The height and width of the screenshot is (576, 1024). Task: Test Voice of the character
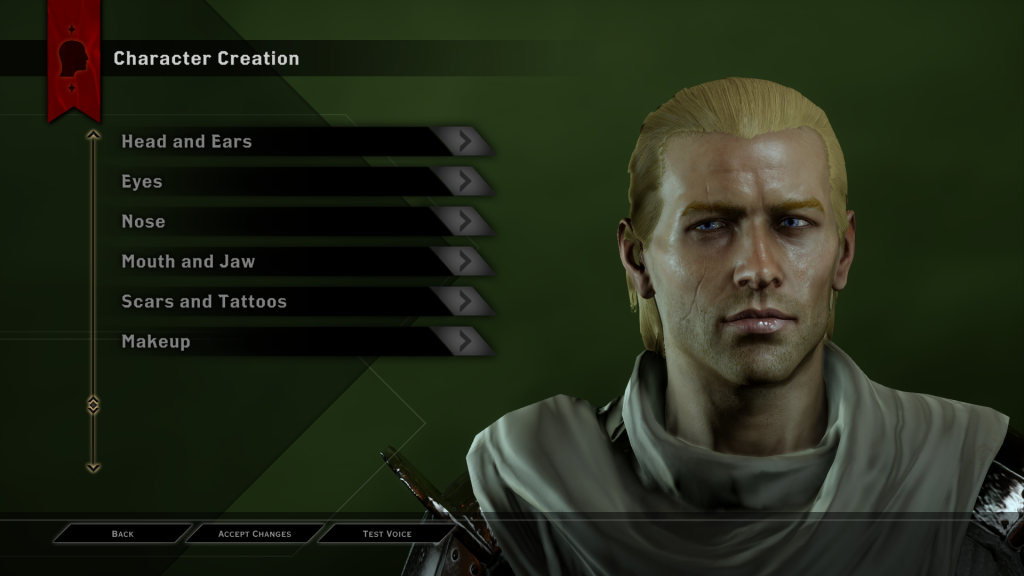(386, 534)
